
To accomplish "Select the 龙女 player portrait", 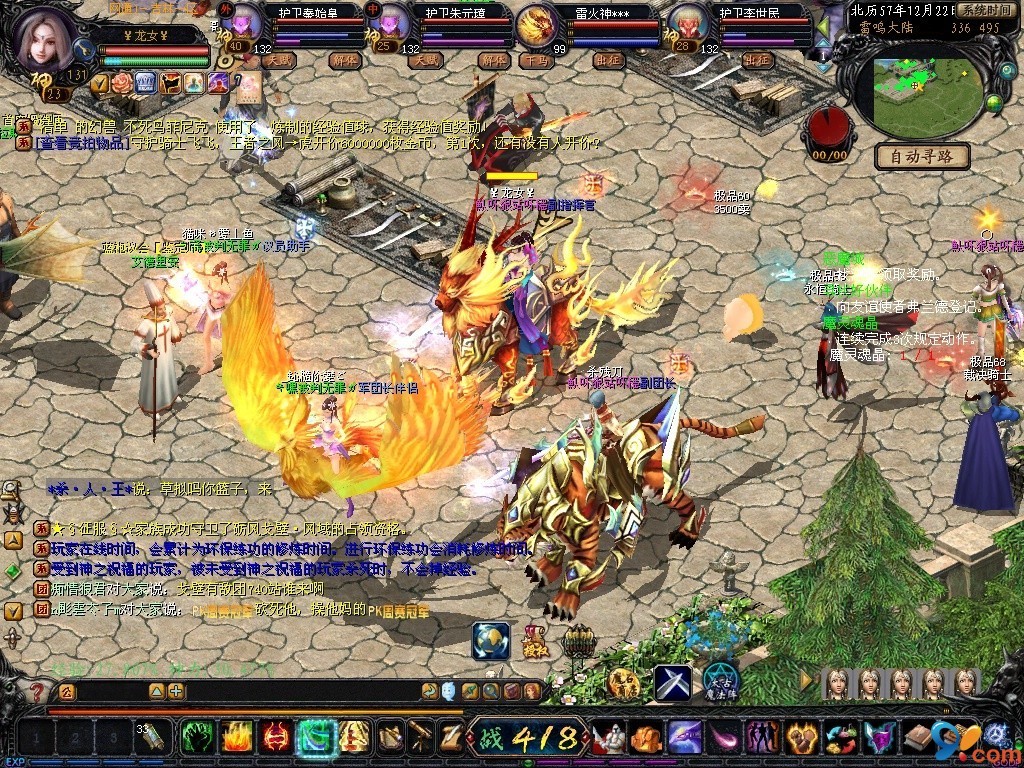I will click(45, 38).
